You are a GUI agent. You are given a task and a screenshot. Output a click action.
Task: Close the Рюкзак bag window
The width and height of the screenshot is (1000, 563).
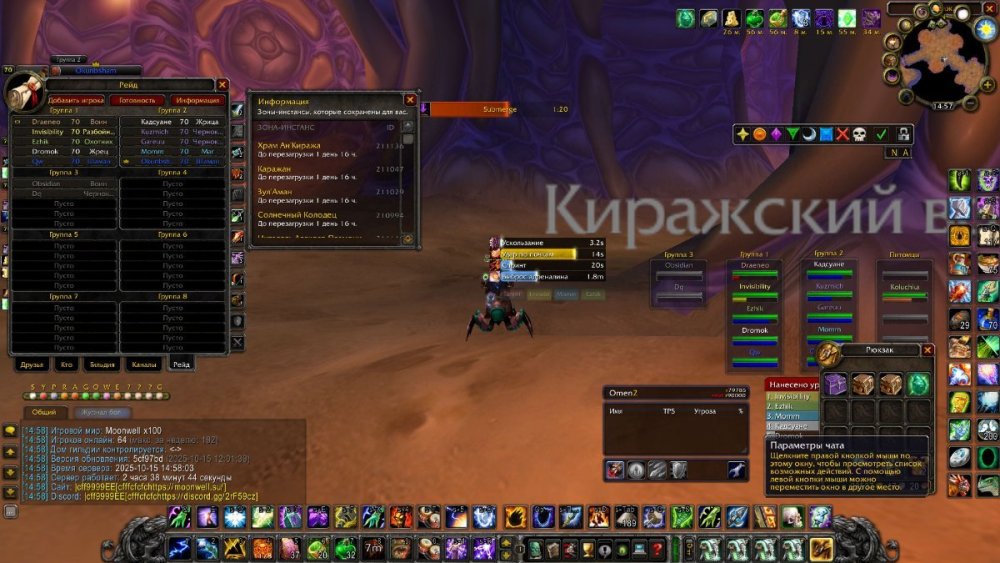pyautogui.click(x=928, y=350)
